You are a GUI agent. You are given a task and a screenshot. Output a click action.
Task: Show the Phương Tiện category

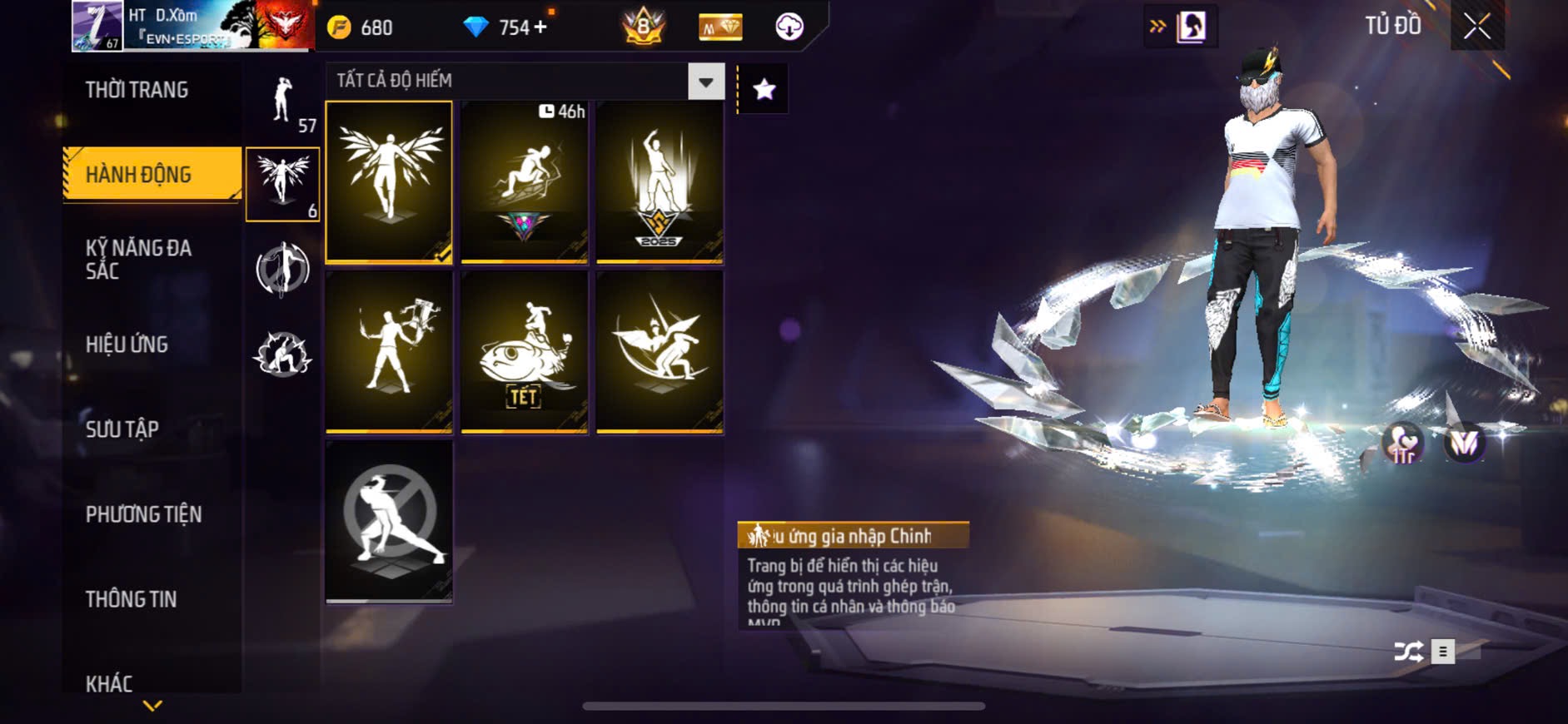click(x=143, y=514)
